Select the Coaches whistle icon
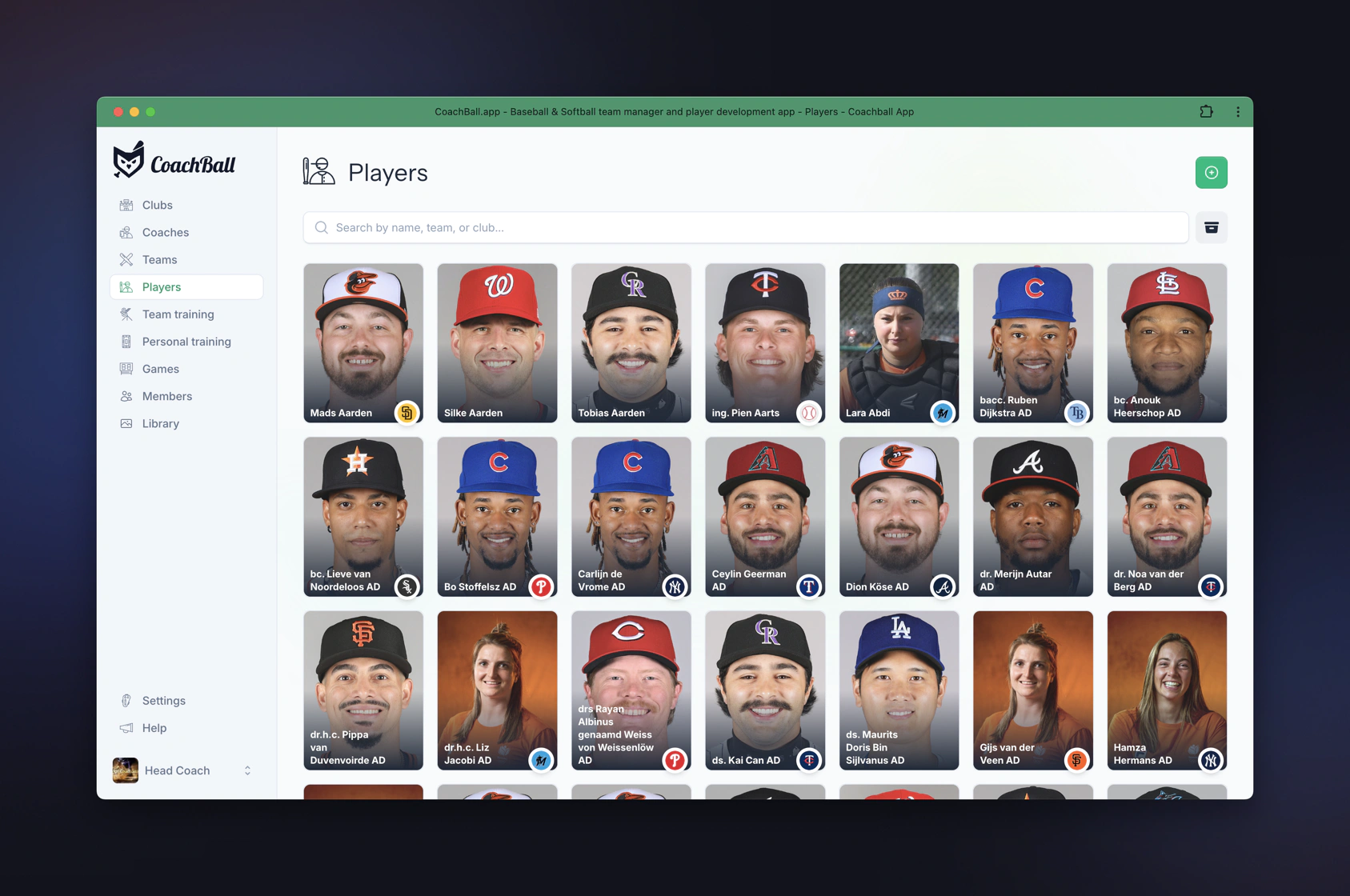Screen dimensions: 1350x896 [x=126, y=232]
